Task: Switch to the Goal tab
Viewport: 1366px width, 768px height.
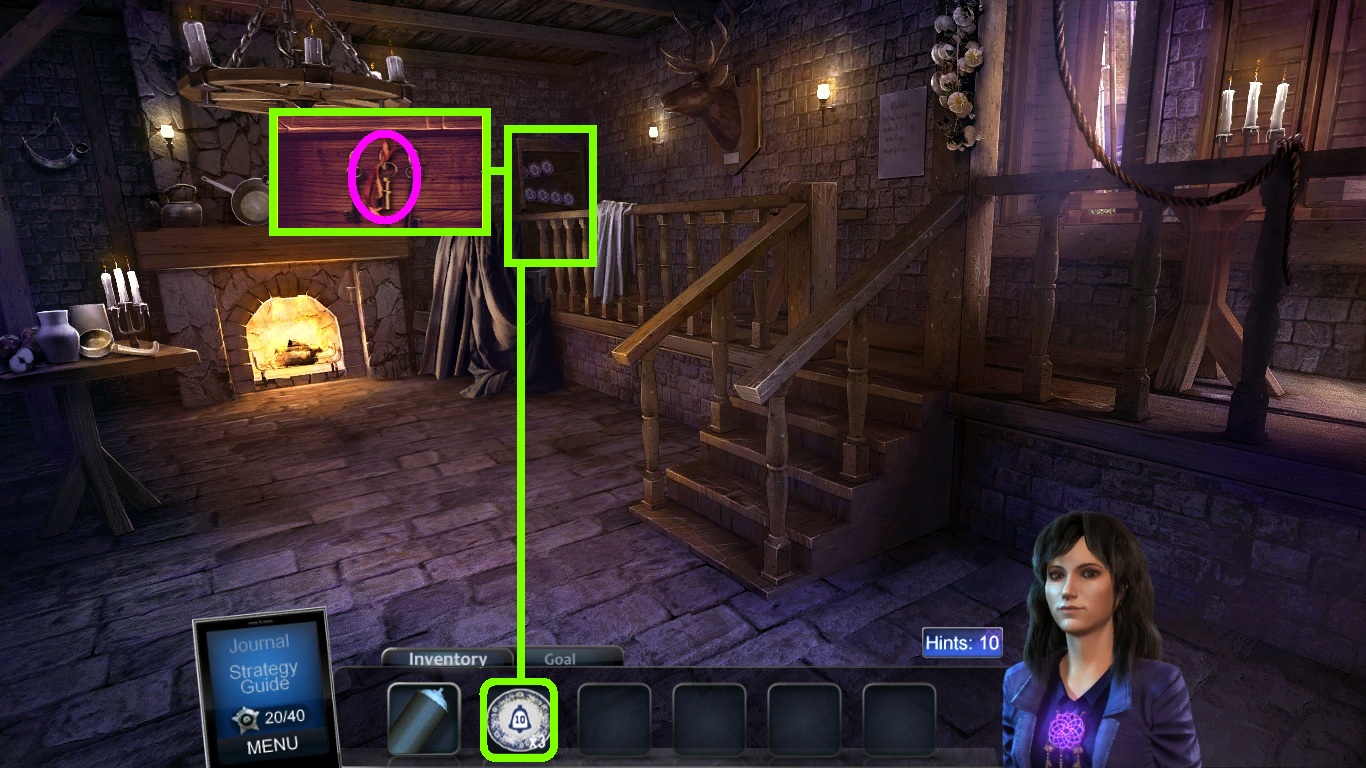Action: (x=560, y=659)
